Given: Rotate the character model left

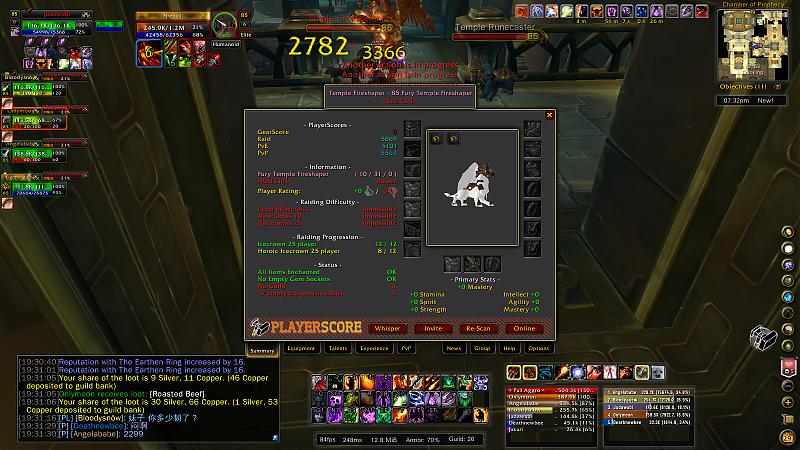Looking at the screenshot, I should 436,139.
